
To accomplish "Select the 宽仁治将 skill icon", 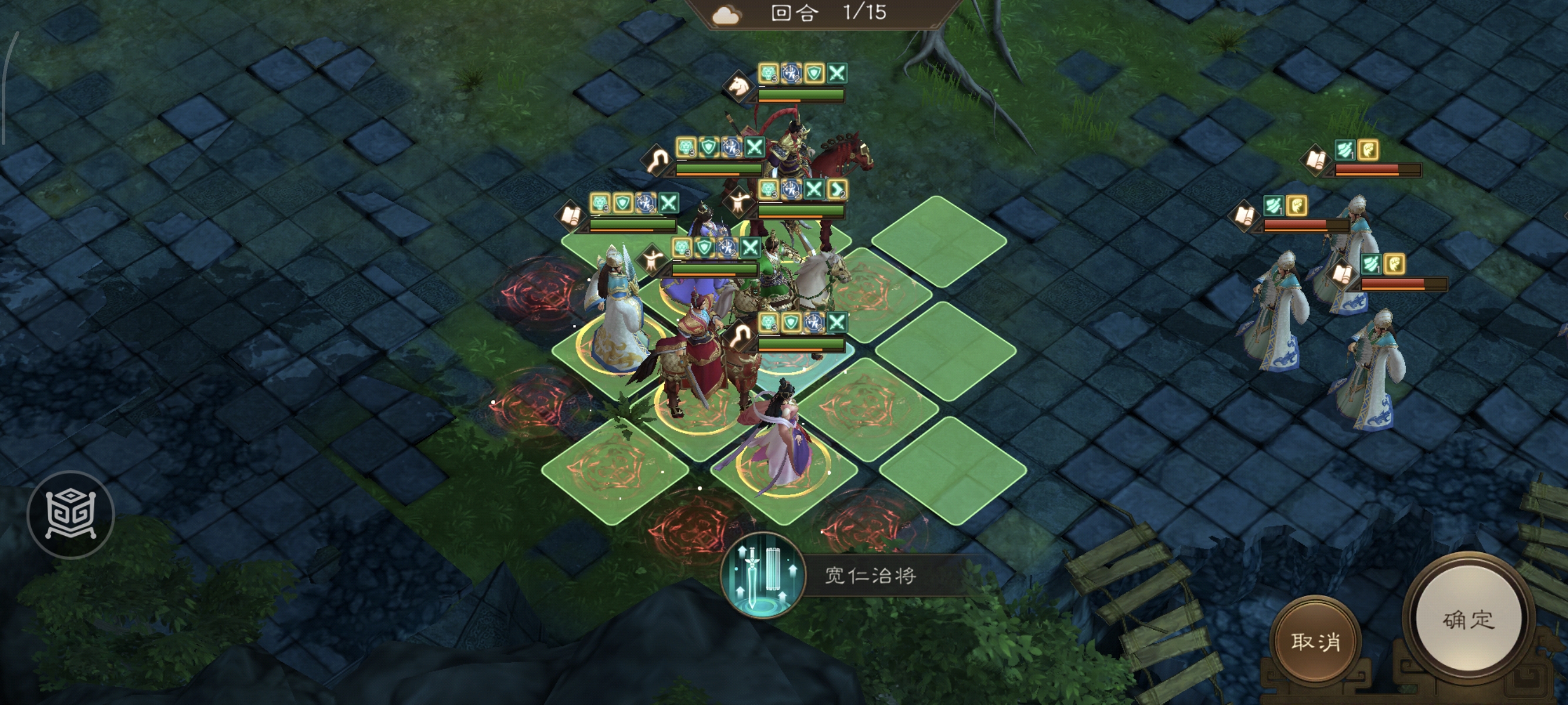I will [763, 575].
